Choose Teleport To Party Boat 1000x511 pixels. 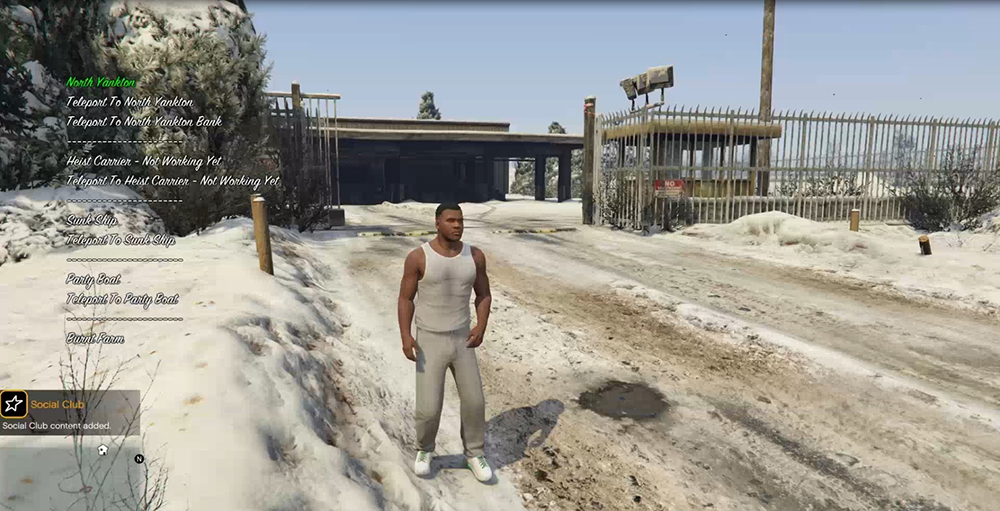click(123, 299)
